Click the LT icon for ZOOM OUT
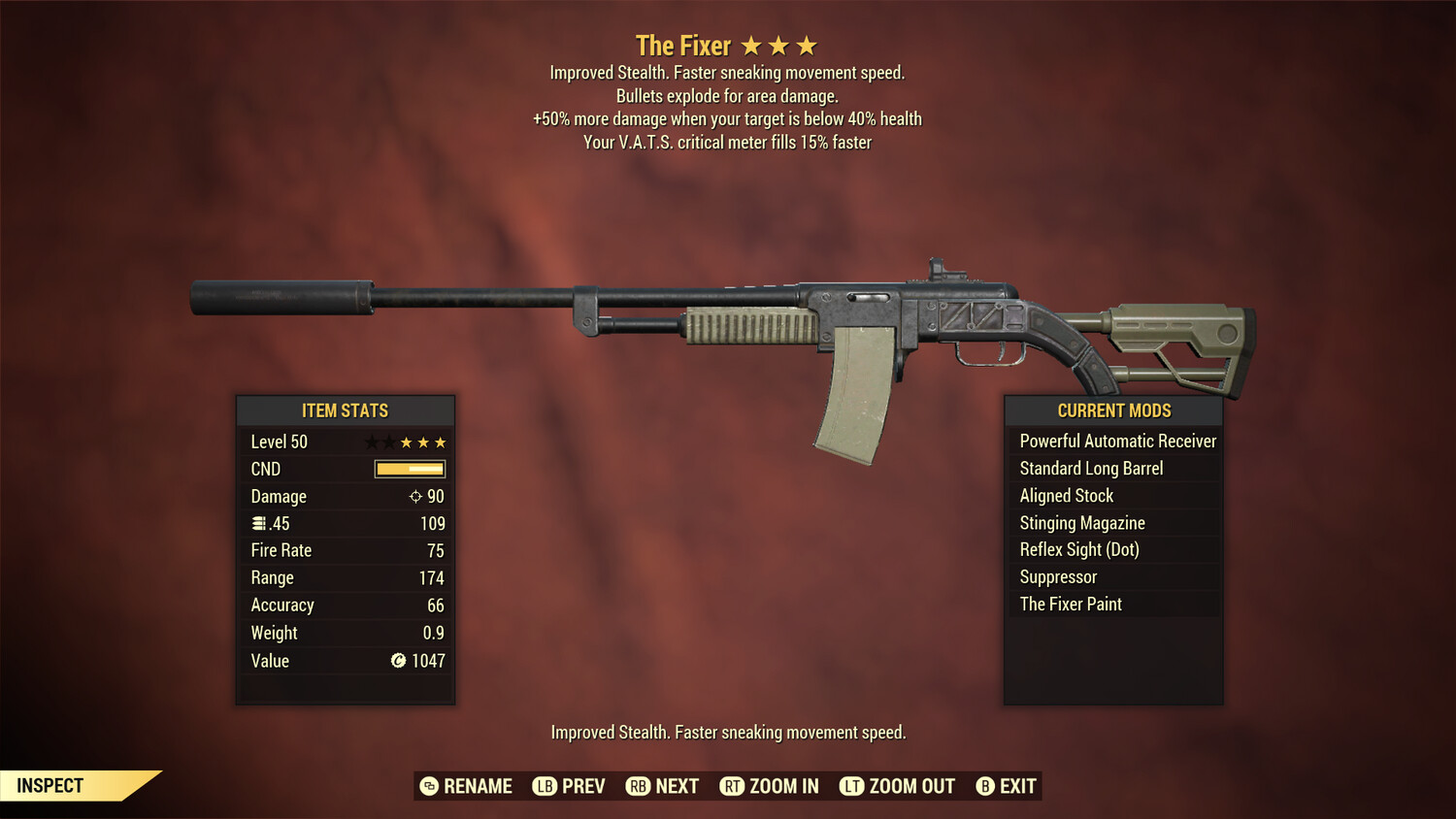Viewport: 1456px width, 819px height. 850,786
